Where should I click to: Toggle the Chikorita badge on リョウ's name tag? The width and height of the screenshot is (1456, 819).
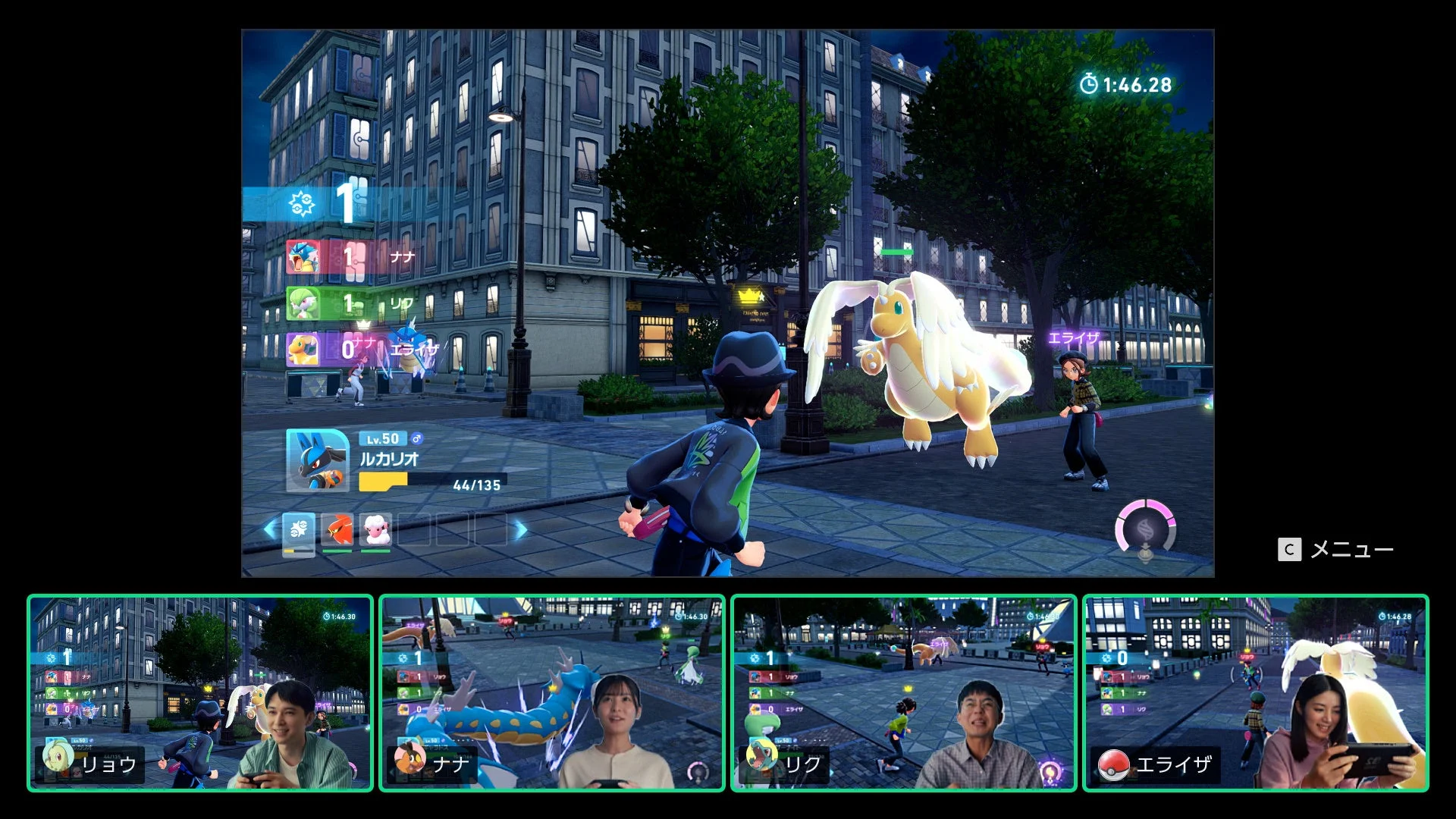pyautogui.click(x=58, y=759)
